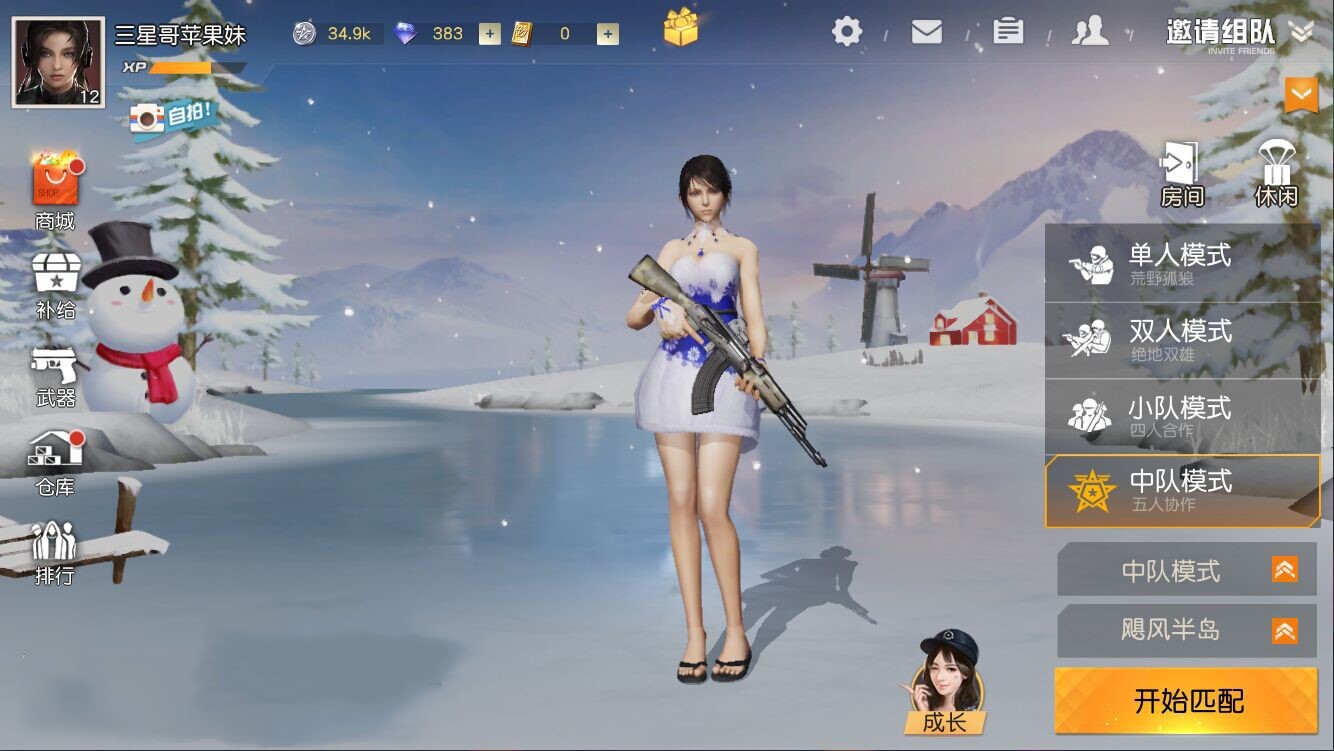Open the 休闲 casual parachute mode

(x=1275, y=174)
